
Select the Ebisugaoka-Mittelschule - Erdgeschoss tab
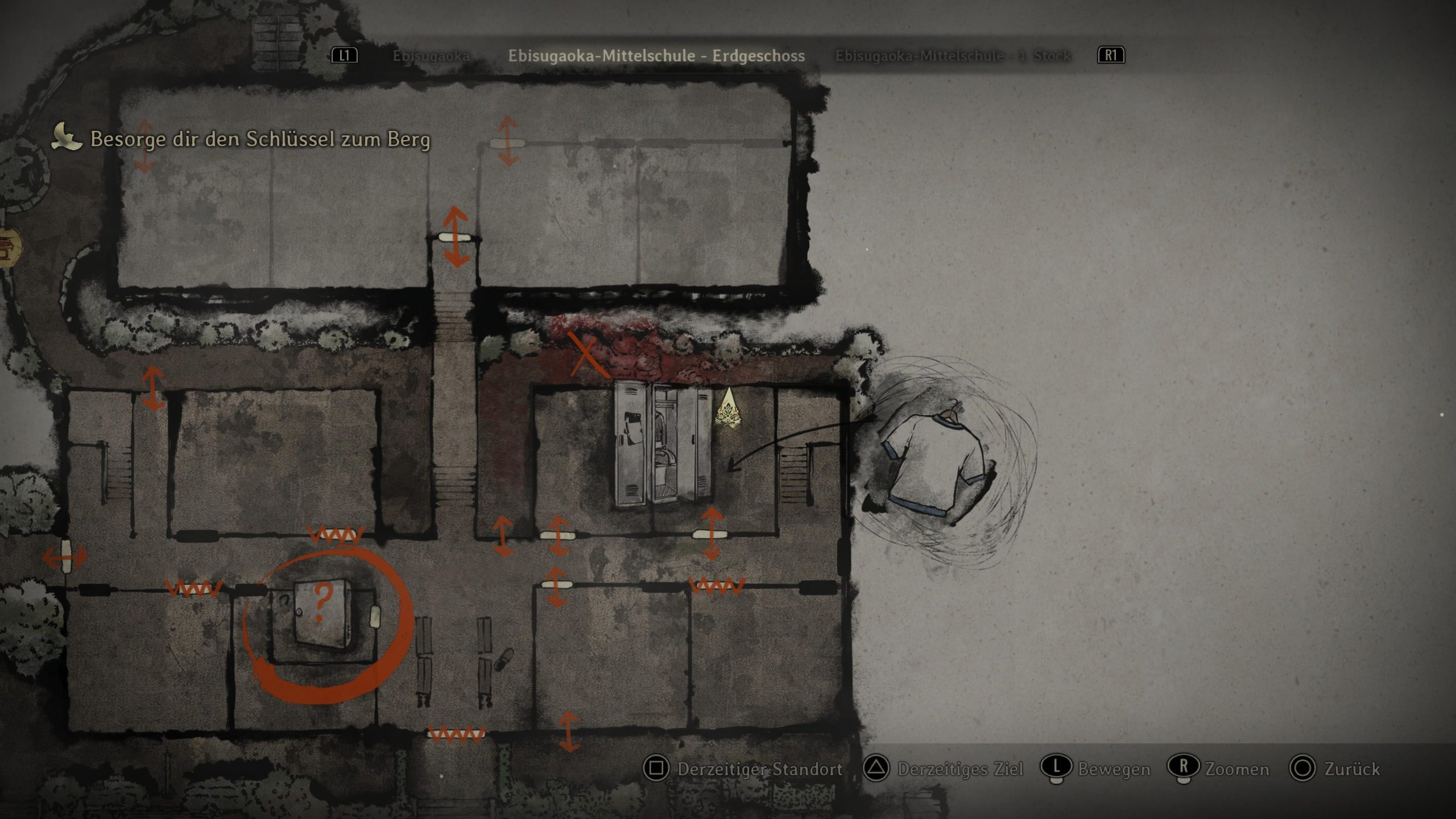[656, 56]
